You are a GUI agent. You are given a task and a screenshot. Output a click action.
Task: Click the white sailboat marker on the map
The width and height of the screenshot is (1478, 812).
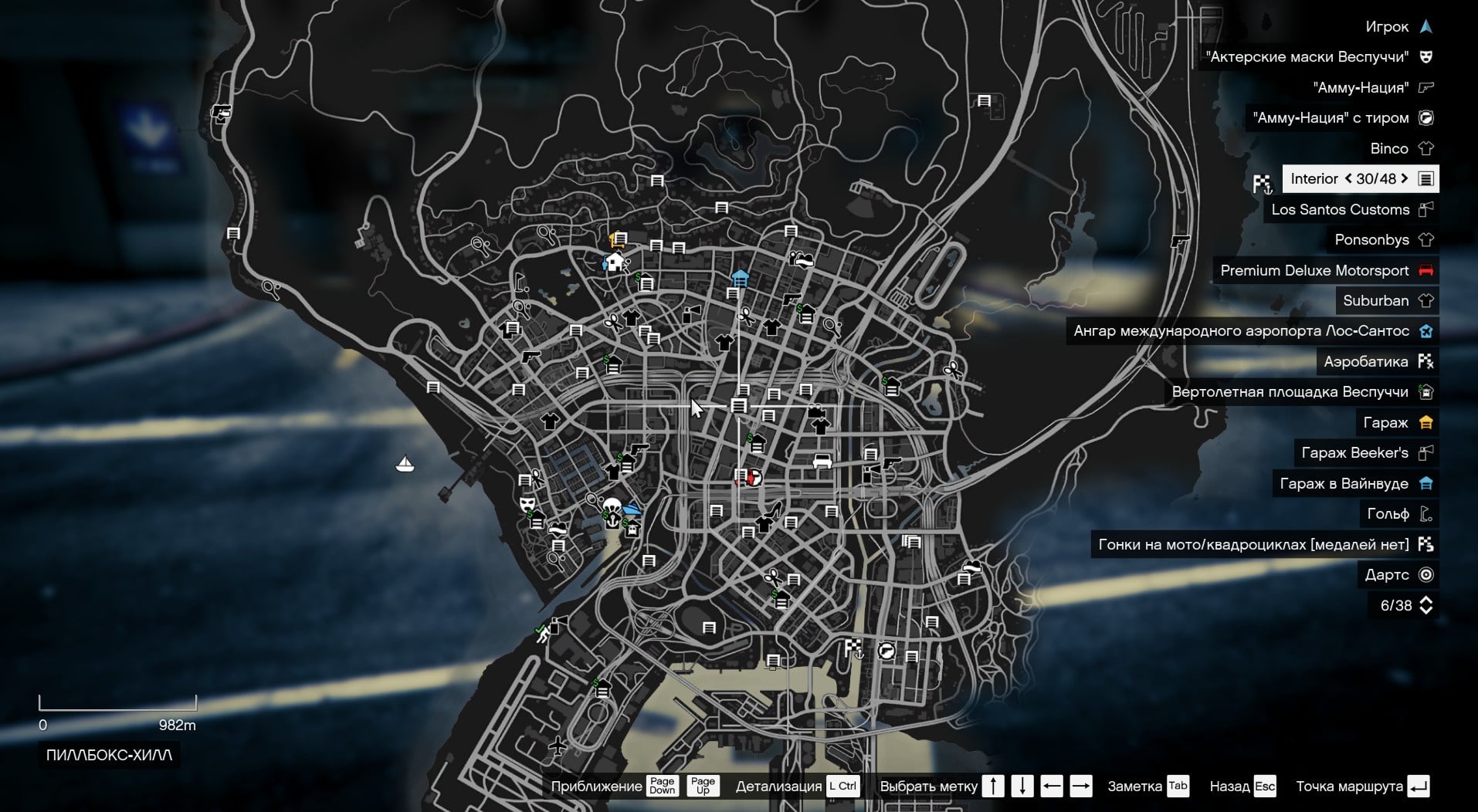pyautogui.click(x=405, y=464)
